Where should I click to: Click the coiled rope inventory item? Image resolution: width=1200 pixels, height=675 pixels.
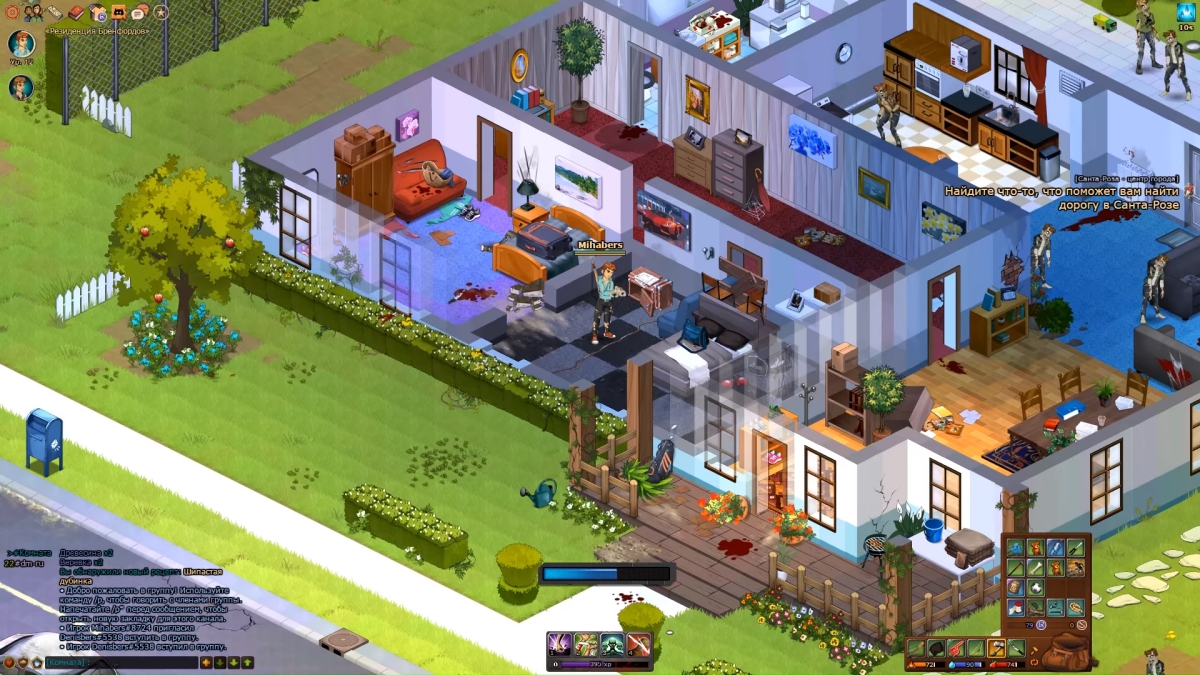1076,608
